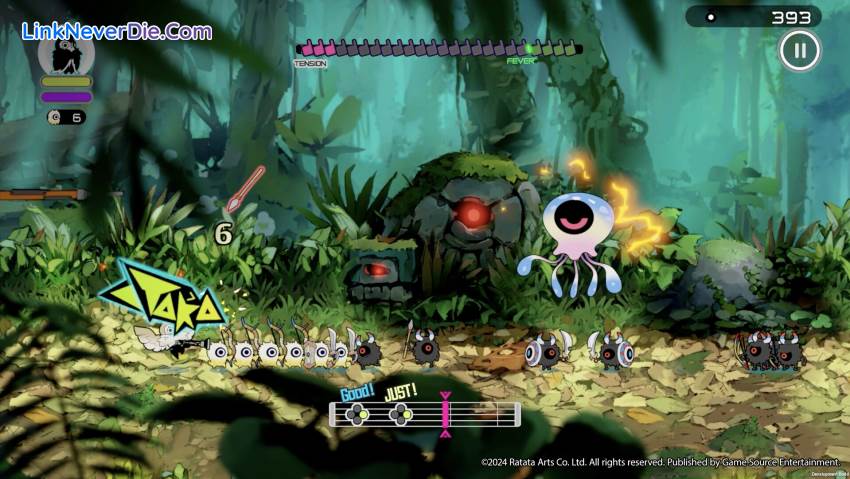Click the hero portrait icon
Viewport: 850px width, 479px height.
[66, 54]
